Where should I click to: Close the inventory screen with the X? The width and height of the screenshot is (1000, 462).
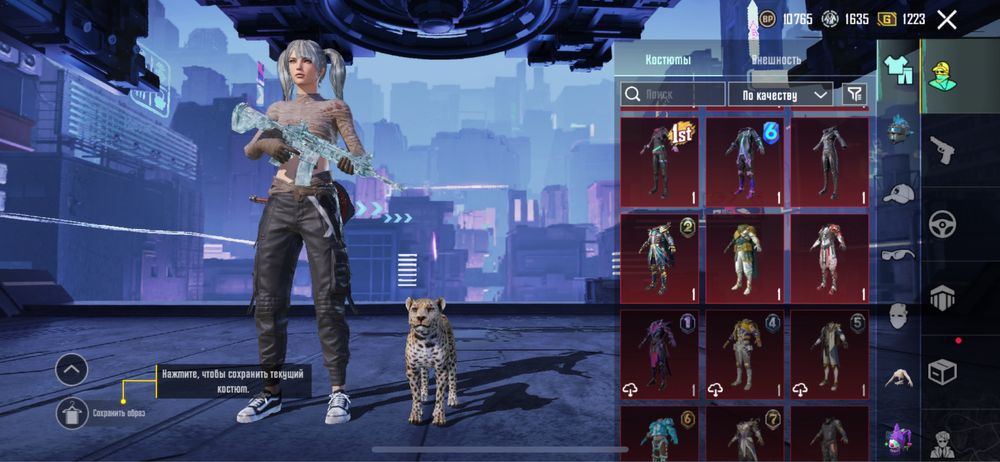pyautogui.click(x=947, y=19)
